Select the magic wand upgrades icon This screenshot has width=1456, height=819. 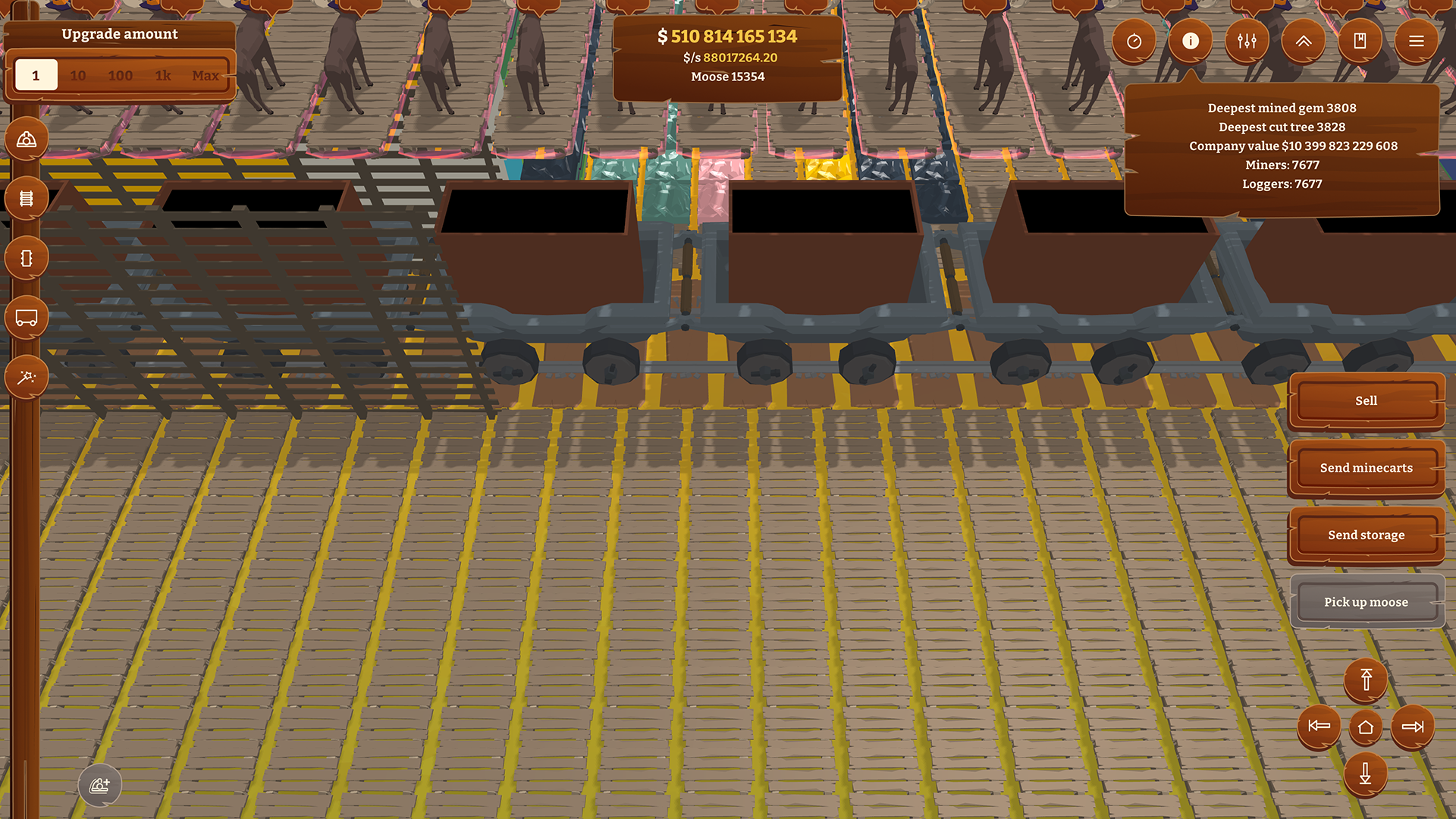pos(26,375)
